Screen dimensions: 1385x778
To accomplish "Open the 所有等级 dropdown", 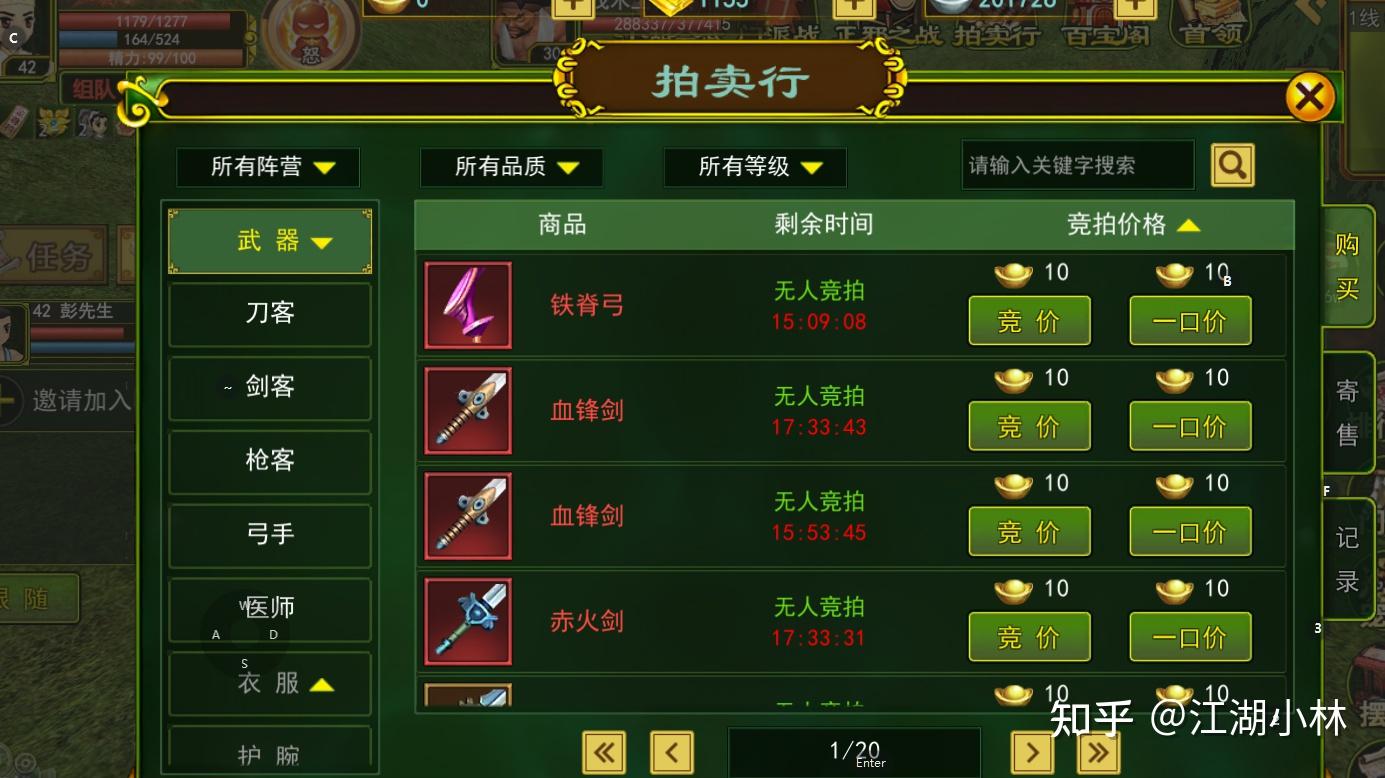I will coord(754,167).
